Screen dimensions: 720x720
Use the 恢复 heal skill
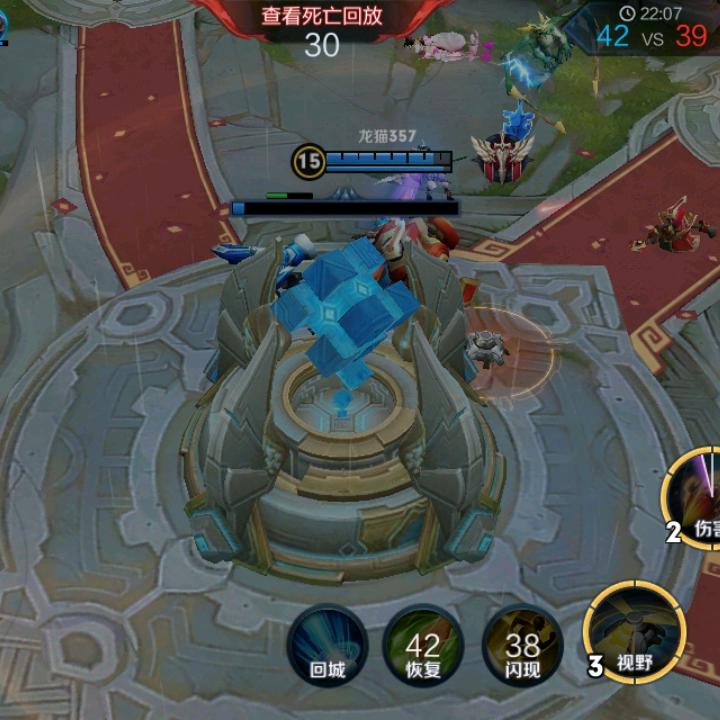423,645
